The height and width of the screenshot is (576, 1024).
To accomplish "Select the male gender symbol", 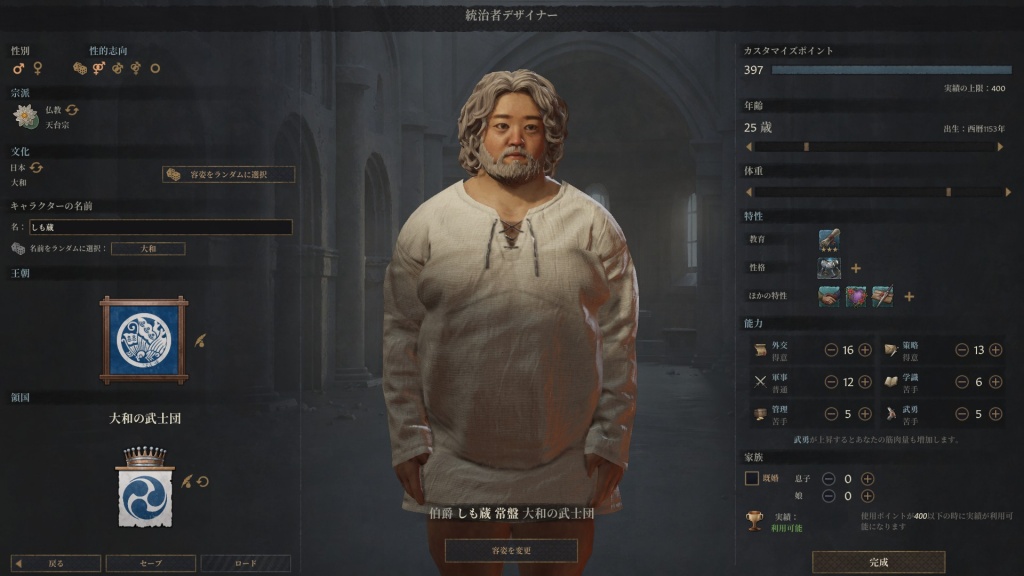I will coord(18,68).
